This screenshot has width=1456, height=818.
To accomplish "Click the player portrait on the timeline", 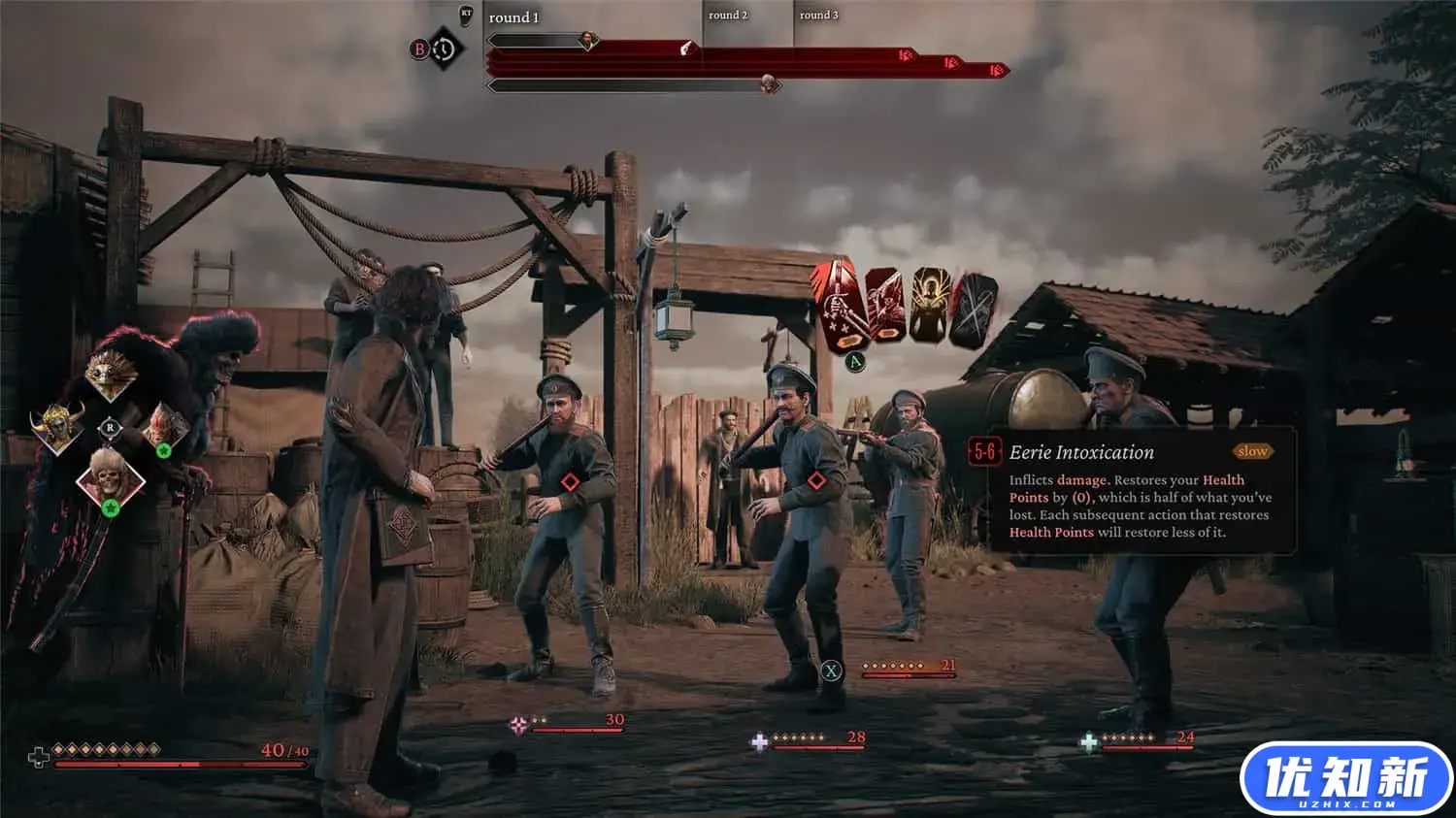I will pos(588,41).
